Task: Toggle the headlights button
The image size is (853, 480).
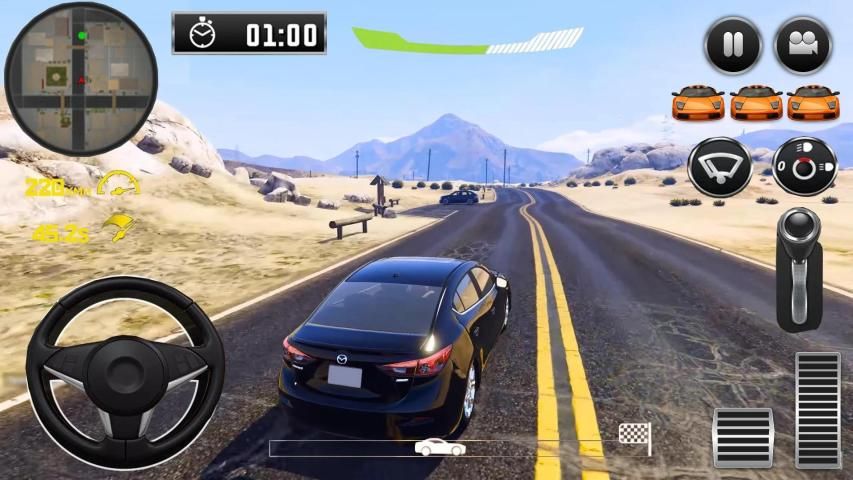Action: 804,167
